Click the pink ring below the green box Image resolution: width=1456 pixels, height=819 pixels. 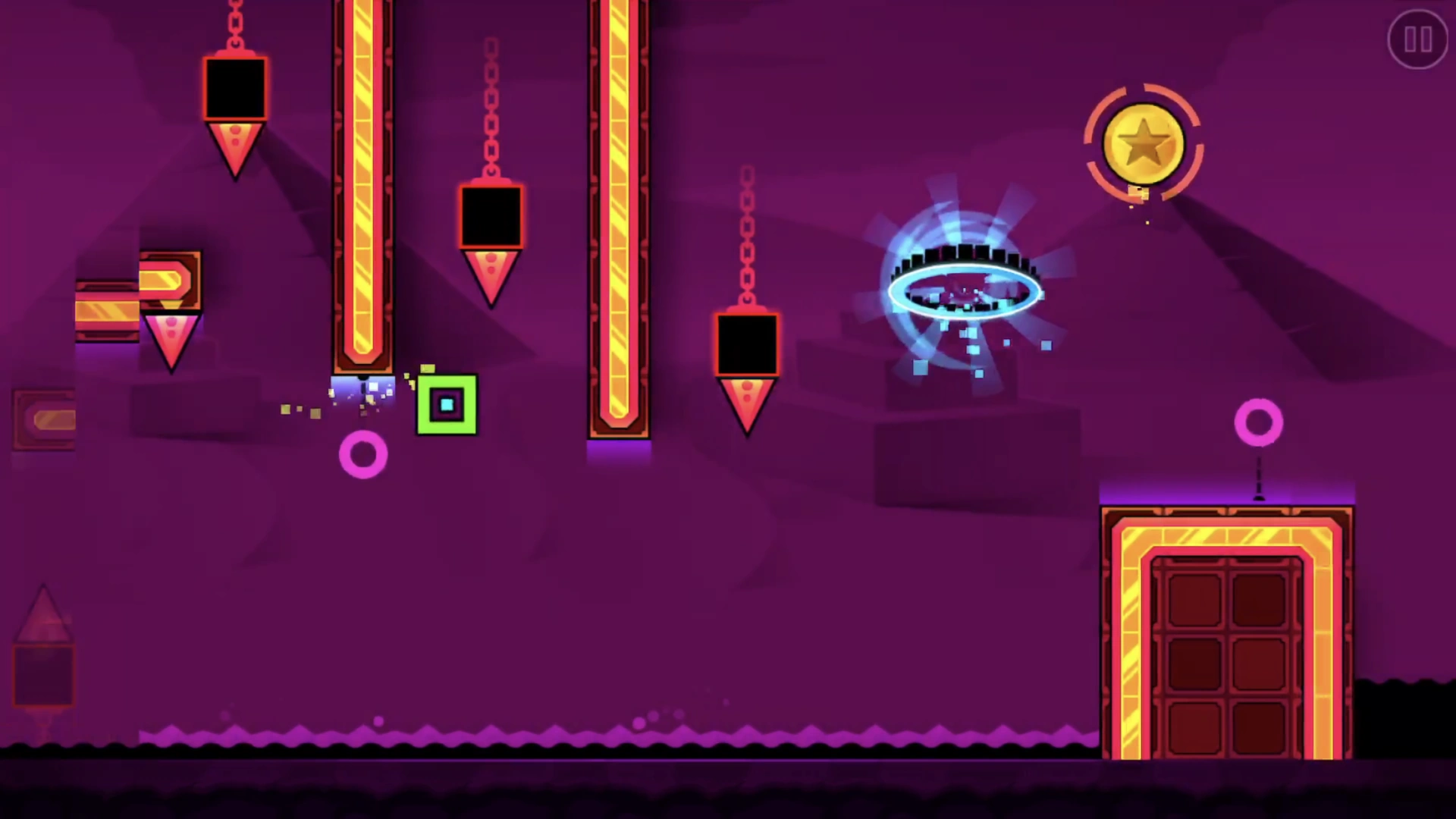[x=364, y=455]
